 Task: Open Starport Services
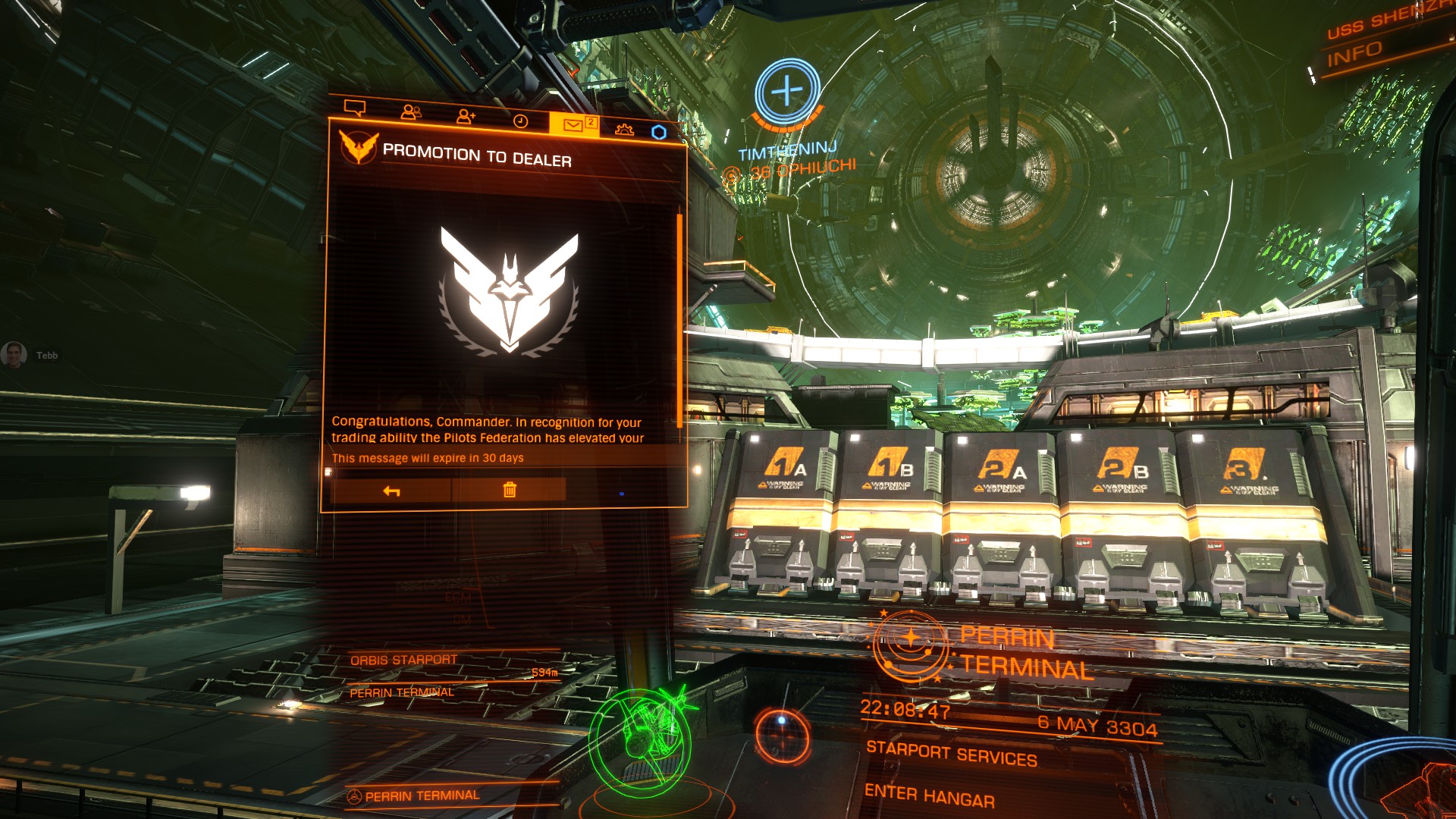point(951,754)
